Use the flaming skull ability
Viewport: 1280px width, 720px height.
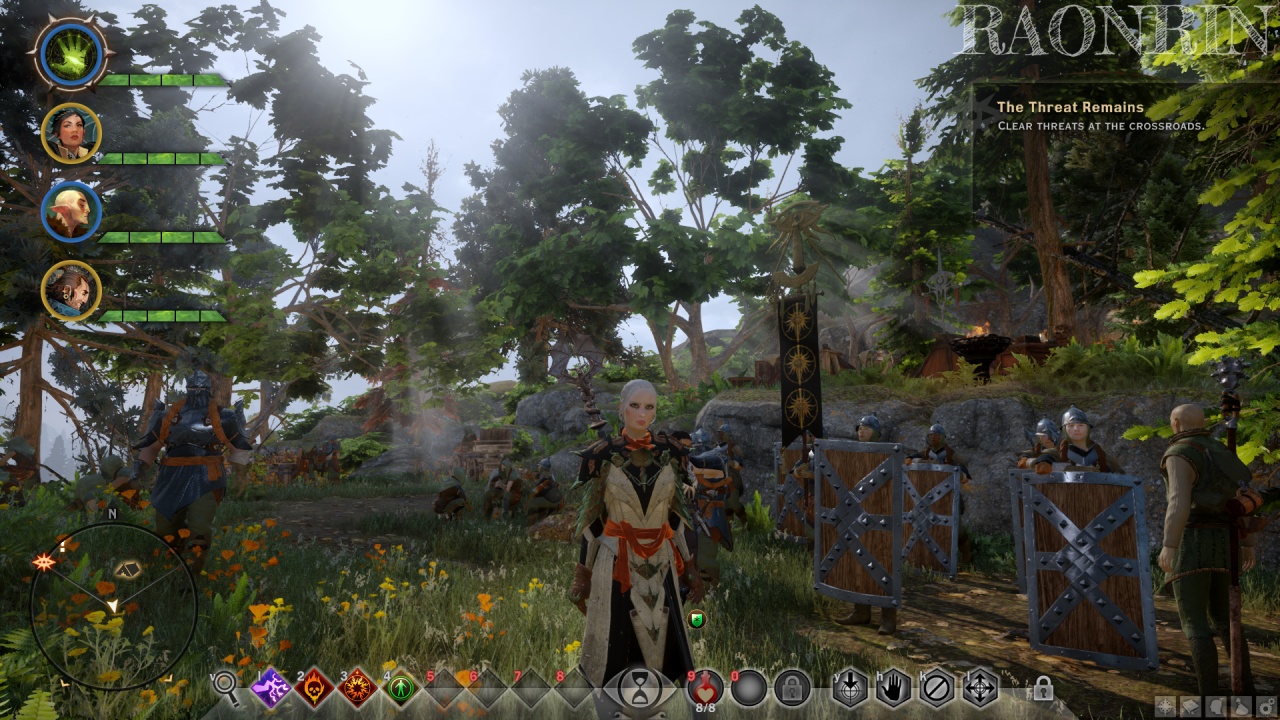coord(314,688)
